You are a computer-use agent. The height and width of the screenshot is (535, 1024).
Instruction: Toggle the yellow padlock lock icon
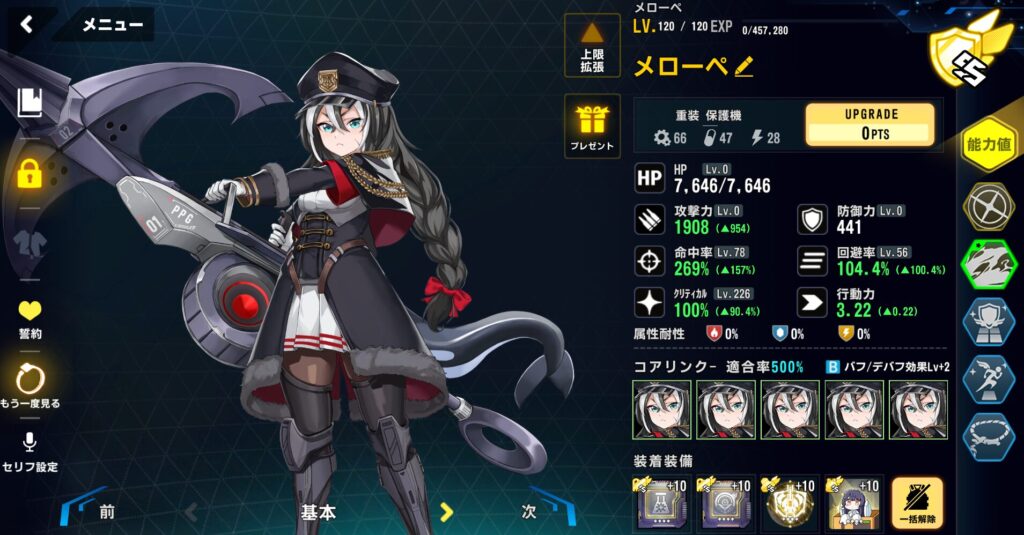pyautogui.click(x=30, y=174)
